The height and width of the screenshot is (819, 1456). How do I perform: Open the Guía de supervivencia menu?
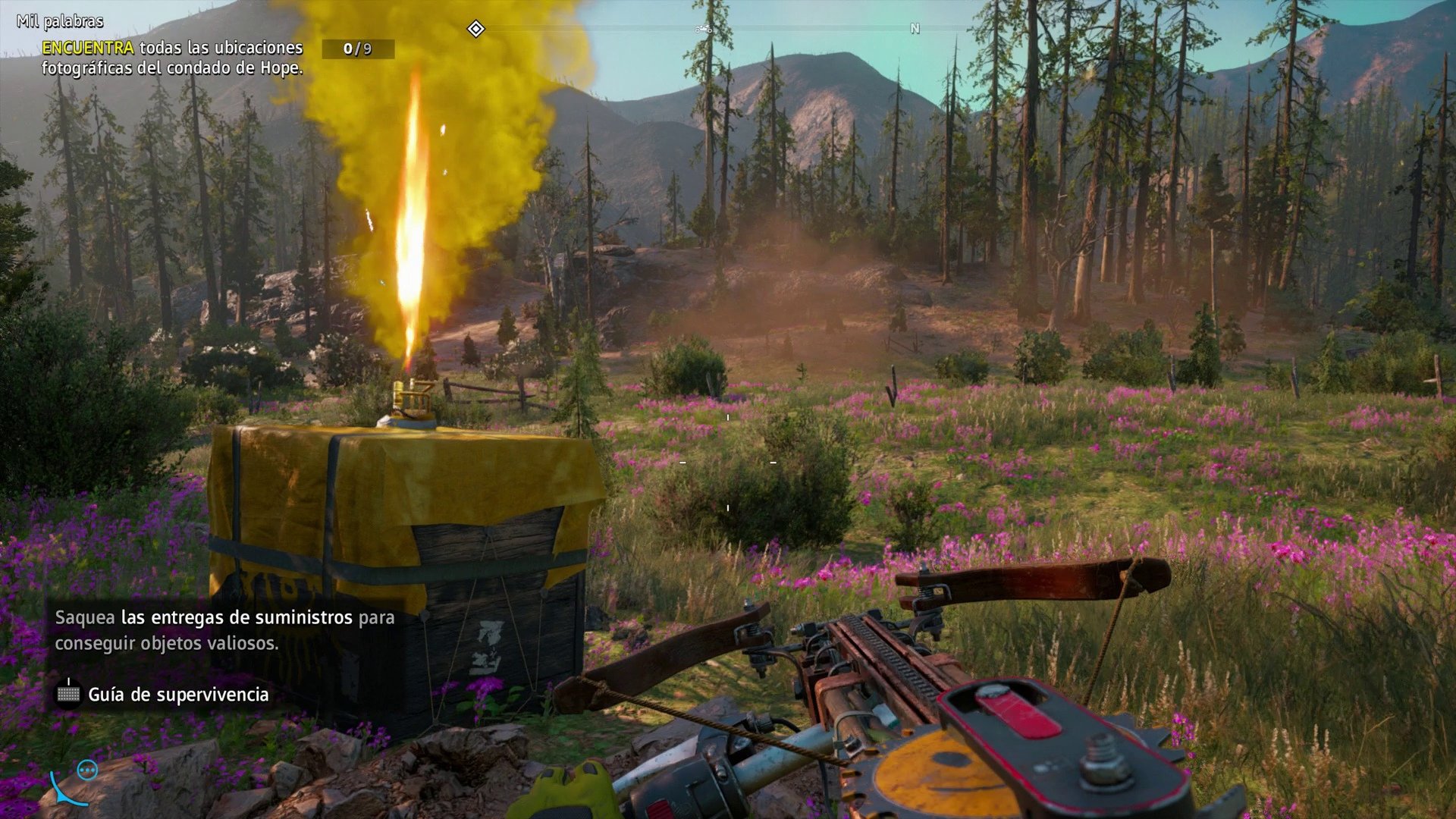pos(177,694)
